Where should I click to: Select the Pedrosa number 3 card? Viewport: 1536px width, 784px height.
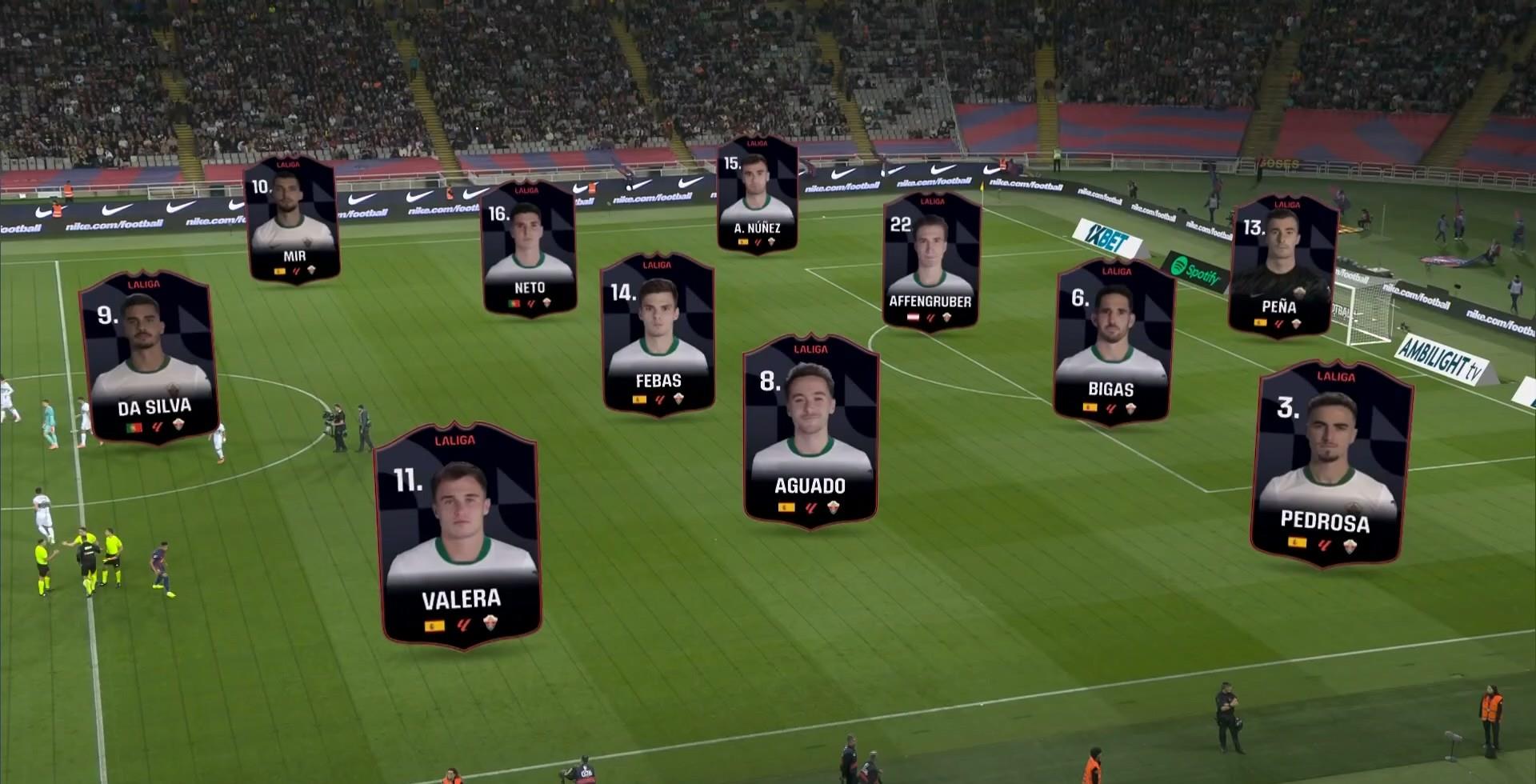[x=1330, y=464]
